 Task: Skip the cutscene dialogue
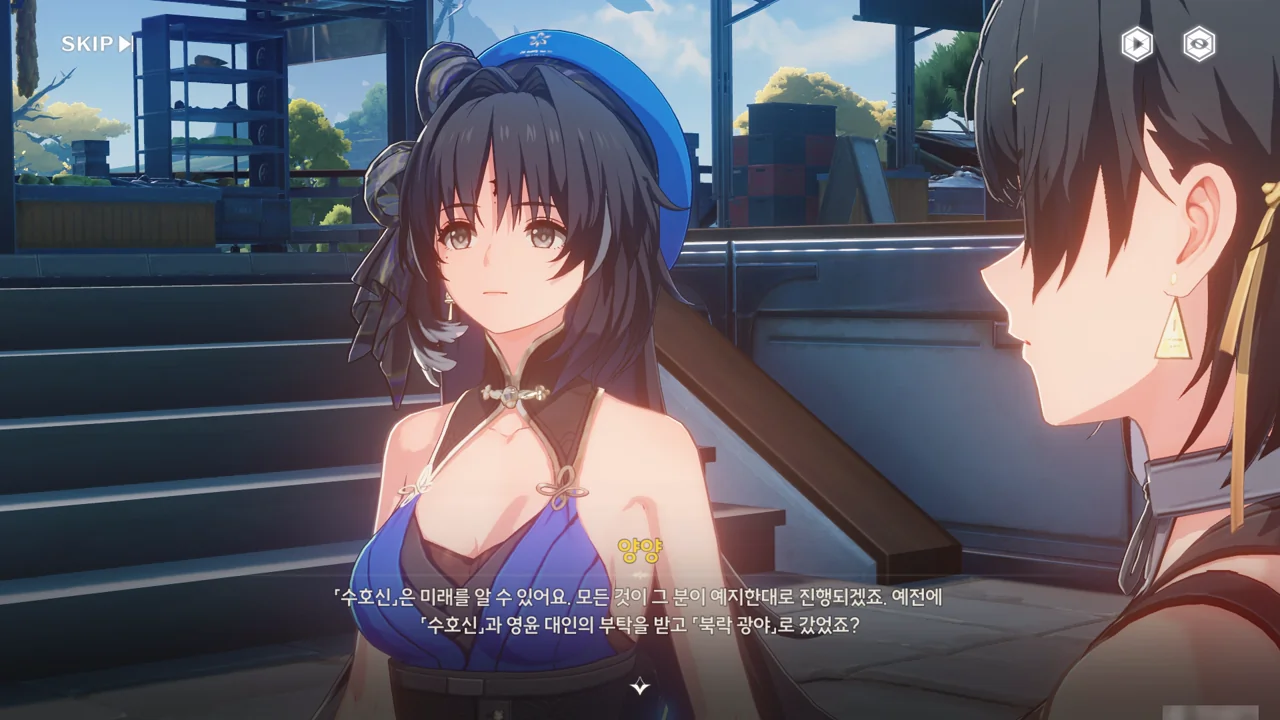(x=96, y=44)
